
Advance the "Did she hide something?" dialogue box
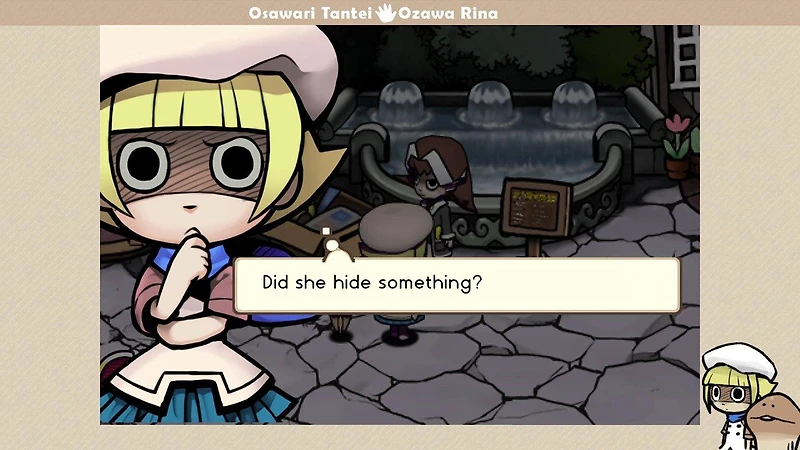[x=456, y=284]
